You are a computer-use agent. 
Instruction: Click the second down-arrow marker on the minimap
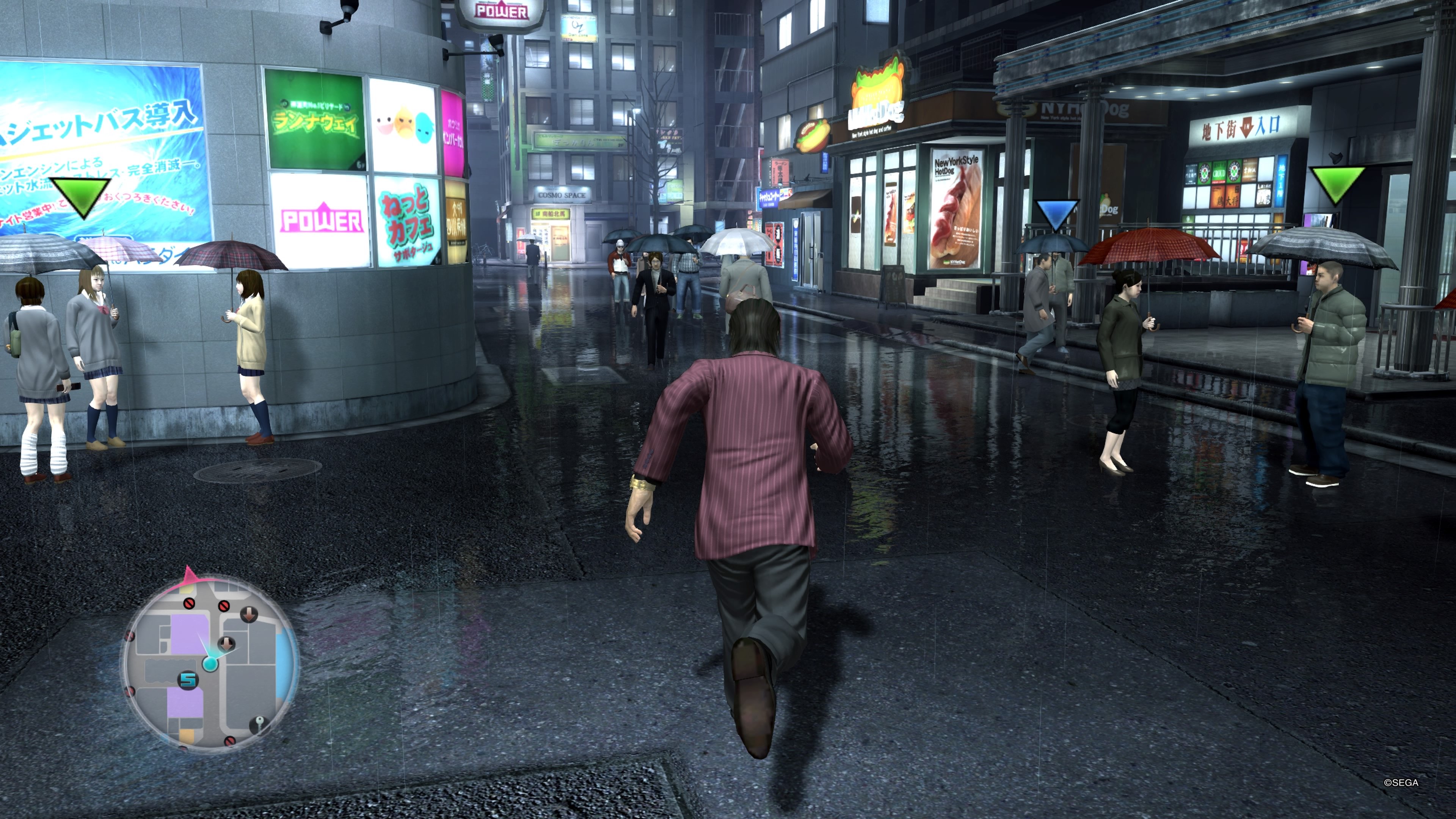pos(226,644)
